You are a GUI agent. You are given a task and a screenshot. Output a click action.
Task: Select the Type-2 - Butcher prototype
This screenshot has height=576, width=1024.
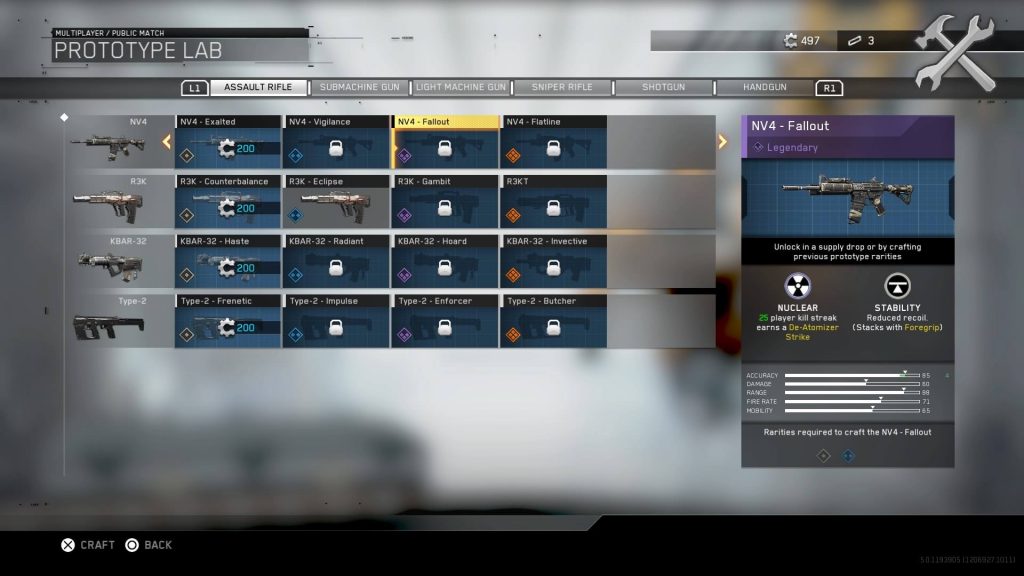pyautogui.click(x=554, y=322)
